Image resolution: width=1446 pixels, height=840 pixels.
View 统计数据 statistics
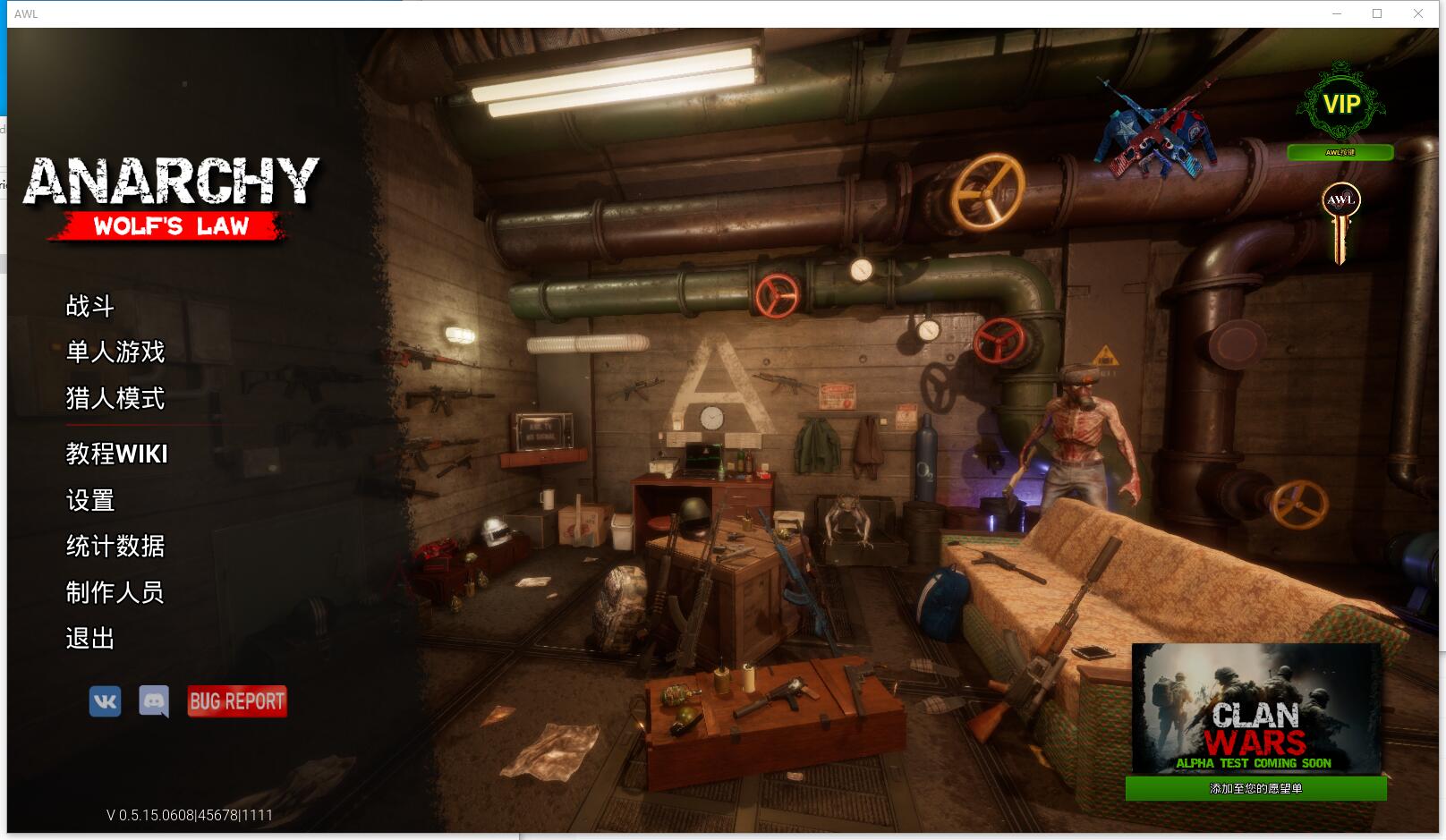coord(115,547)
